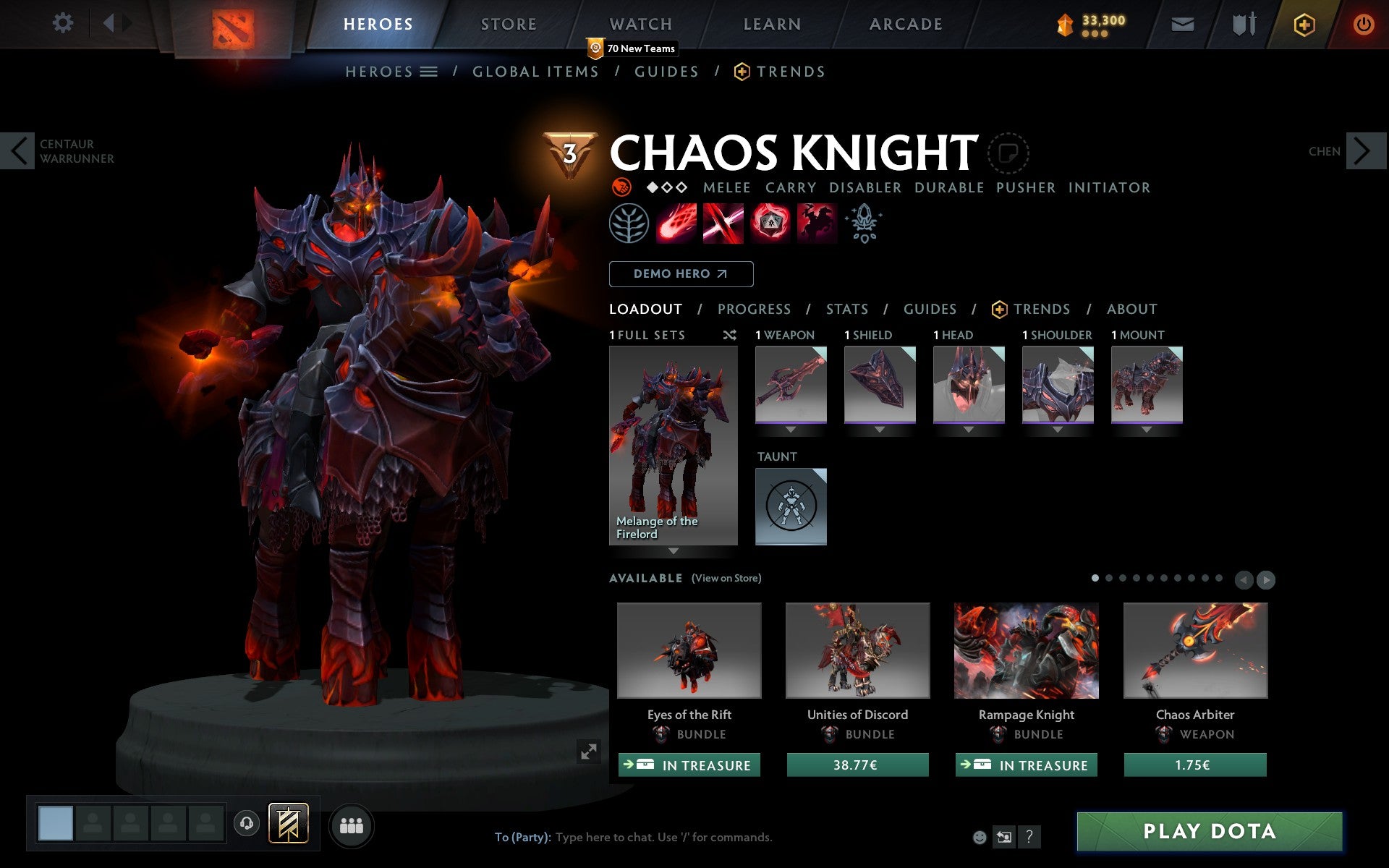
Task: Open the Aghanim's Scepter upgrade icon
Action: [863, 224]
